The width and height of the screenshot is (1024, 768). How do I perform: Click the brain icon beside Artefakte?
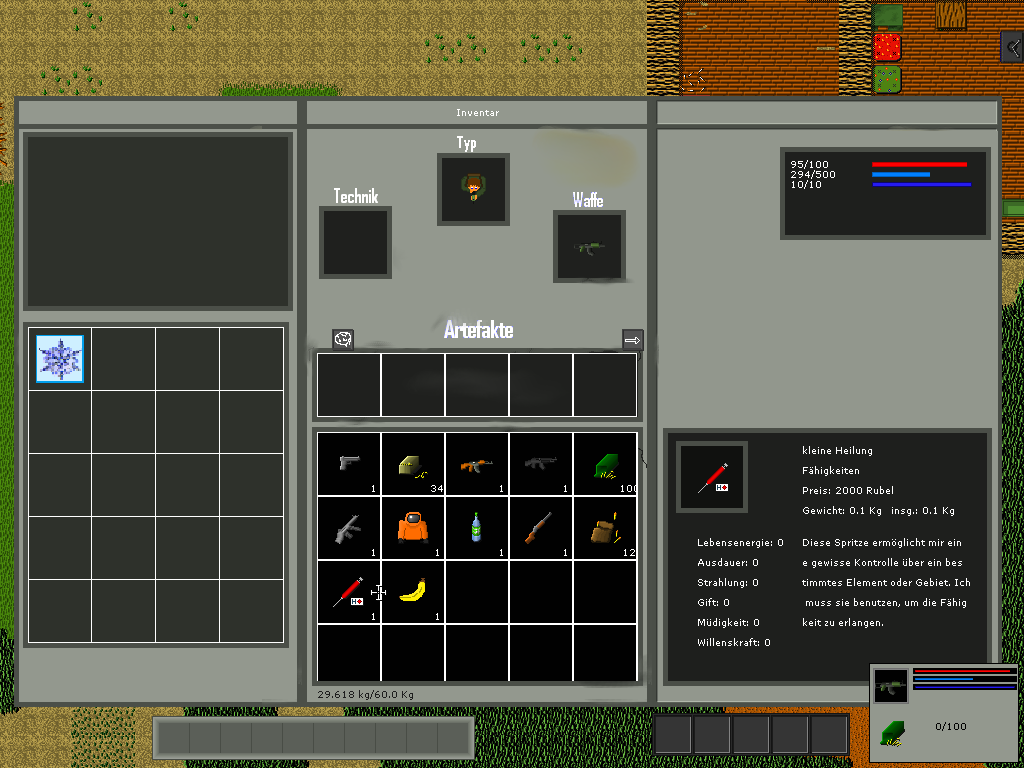click(343, 340)
